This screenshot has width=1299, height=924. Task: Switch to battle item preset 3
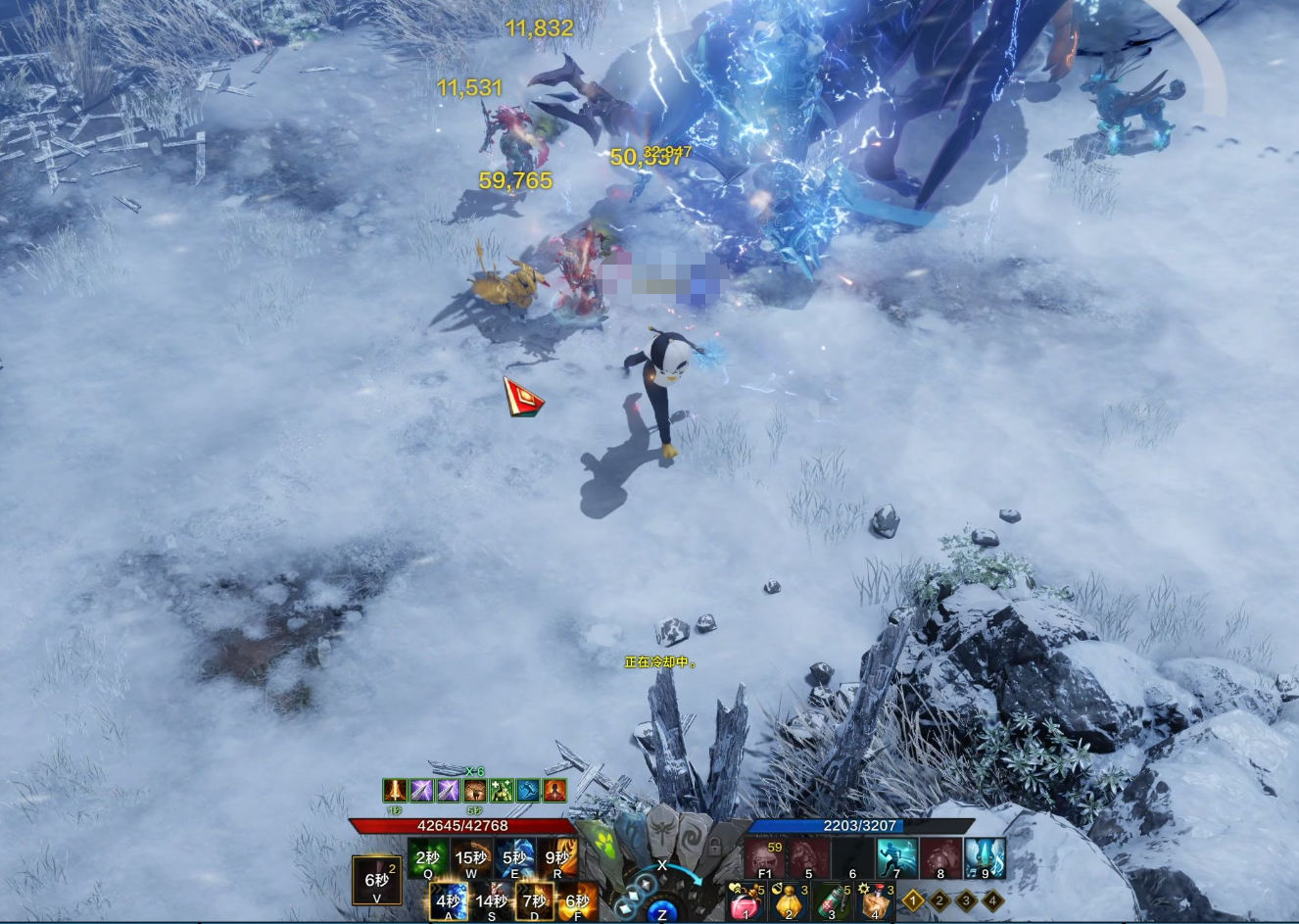click(x=966, y=900)
